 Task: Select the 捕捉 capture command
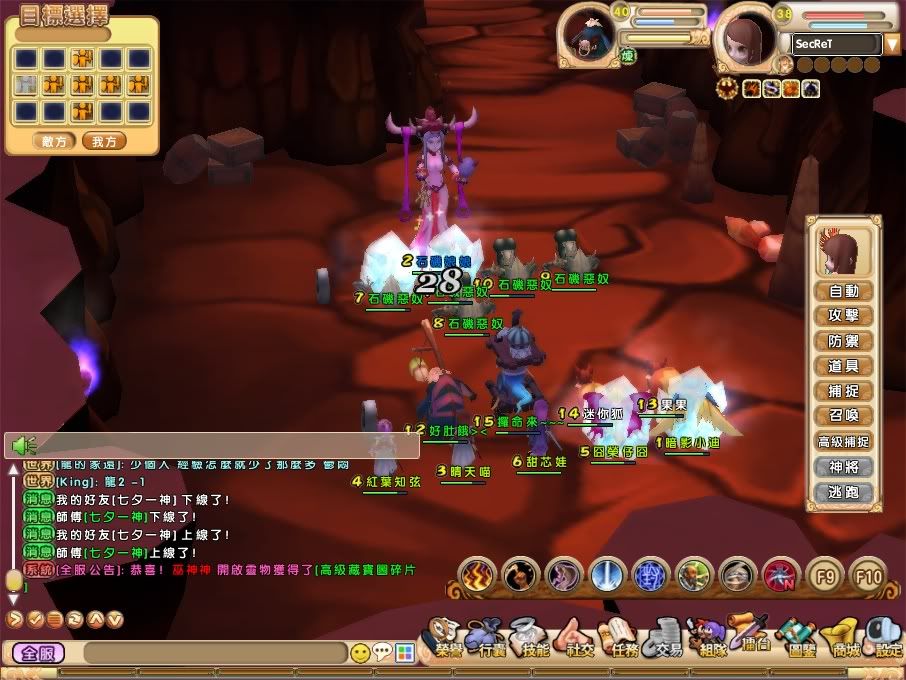pos(844,392)
